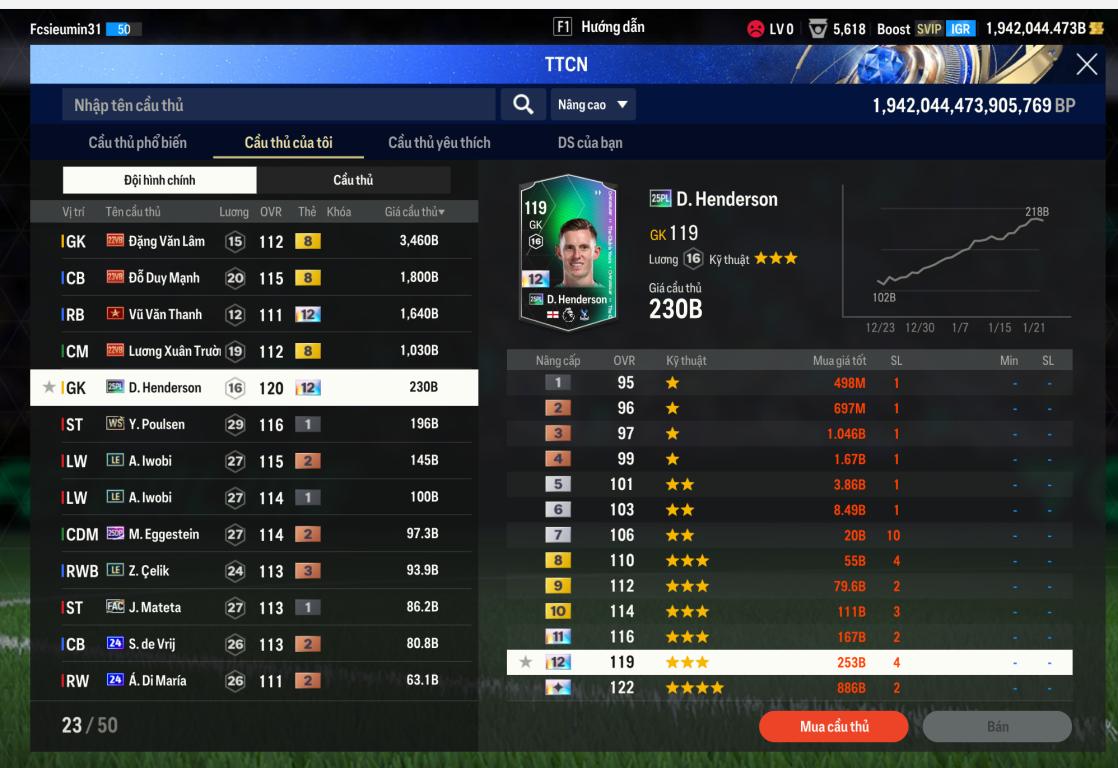
Task: Click the player name search field
Action: (278, 105)
